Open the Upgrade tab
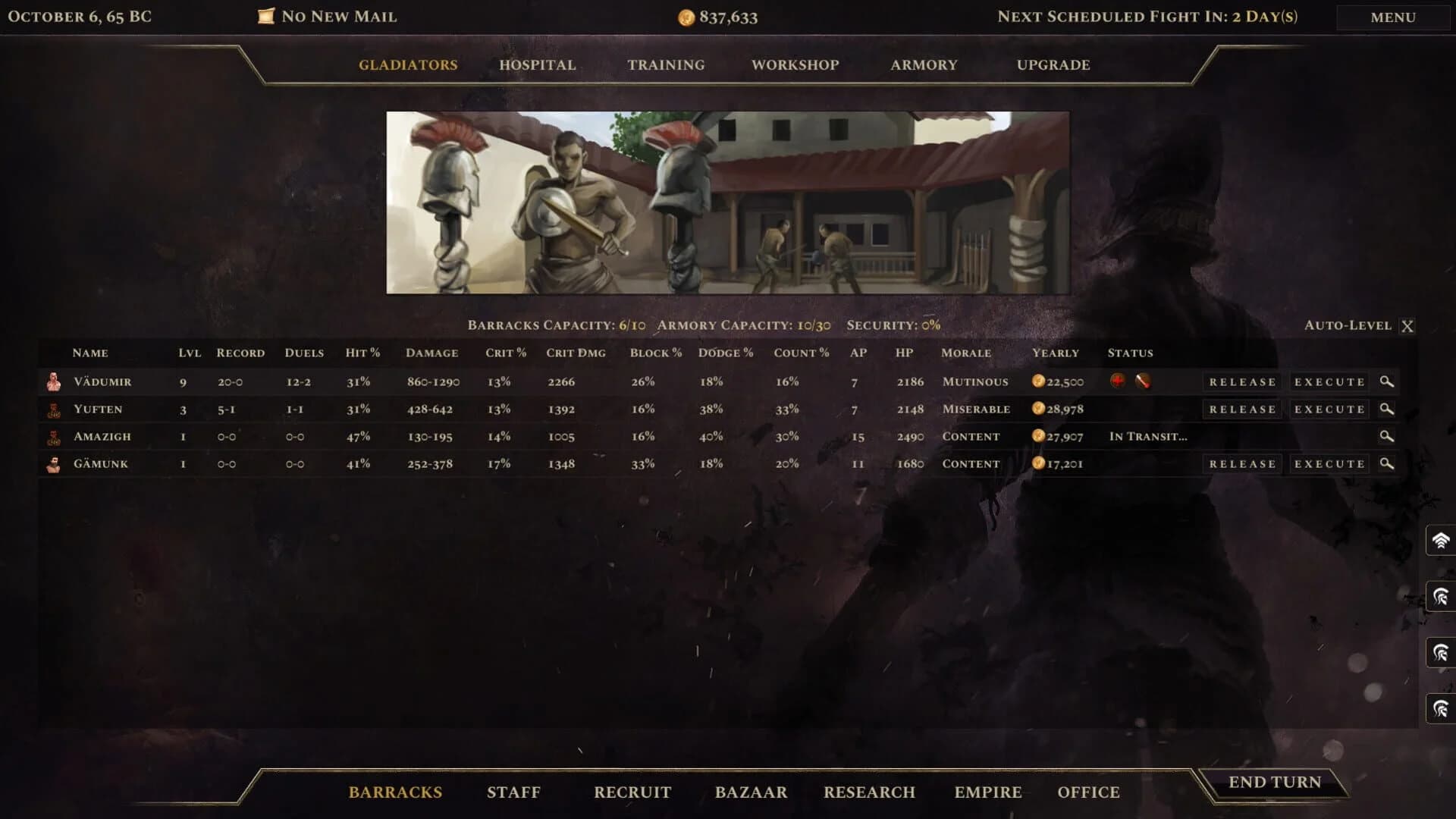The image size is (1456, 819). 1053,65
